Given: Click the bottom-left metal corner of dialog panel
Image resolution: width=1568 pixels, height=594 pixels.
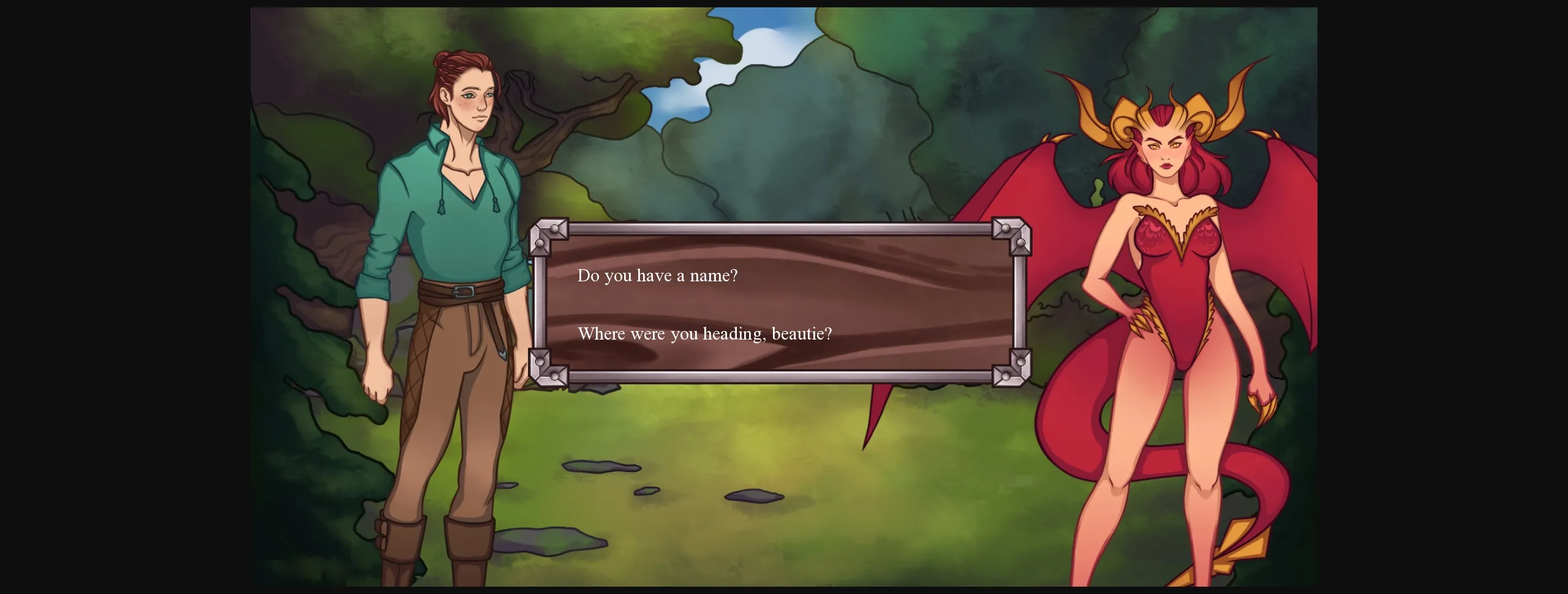Looking at the screenshot, I should pos(550,368).
